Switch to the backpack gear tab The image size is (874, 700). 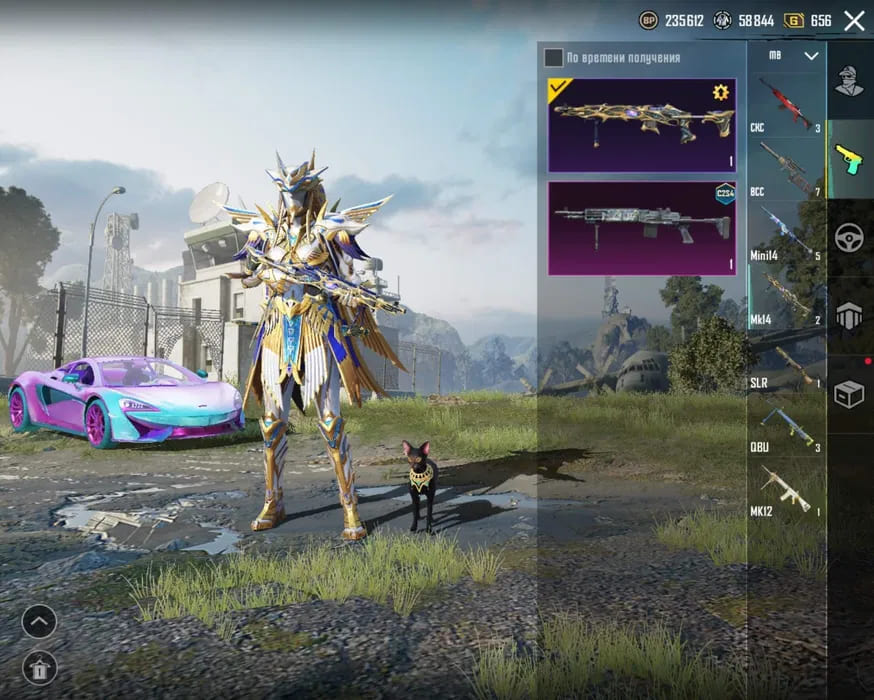point(849,316)
